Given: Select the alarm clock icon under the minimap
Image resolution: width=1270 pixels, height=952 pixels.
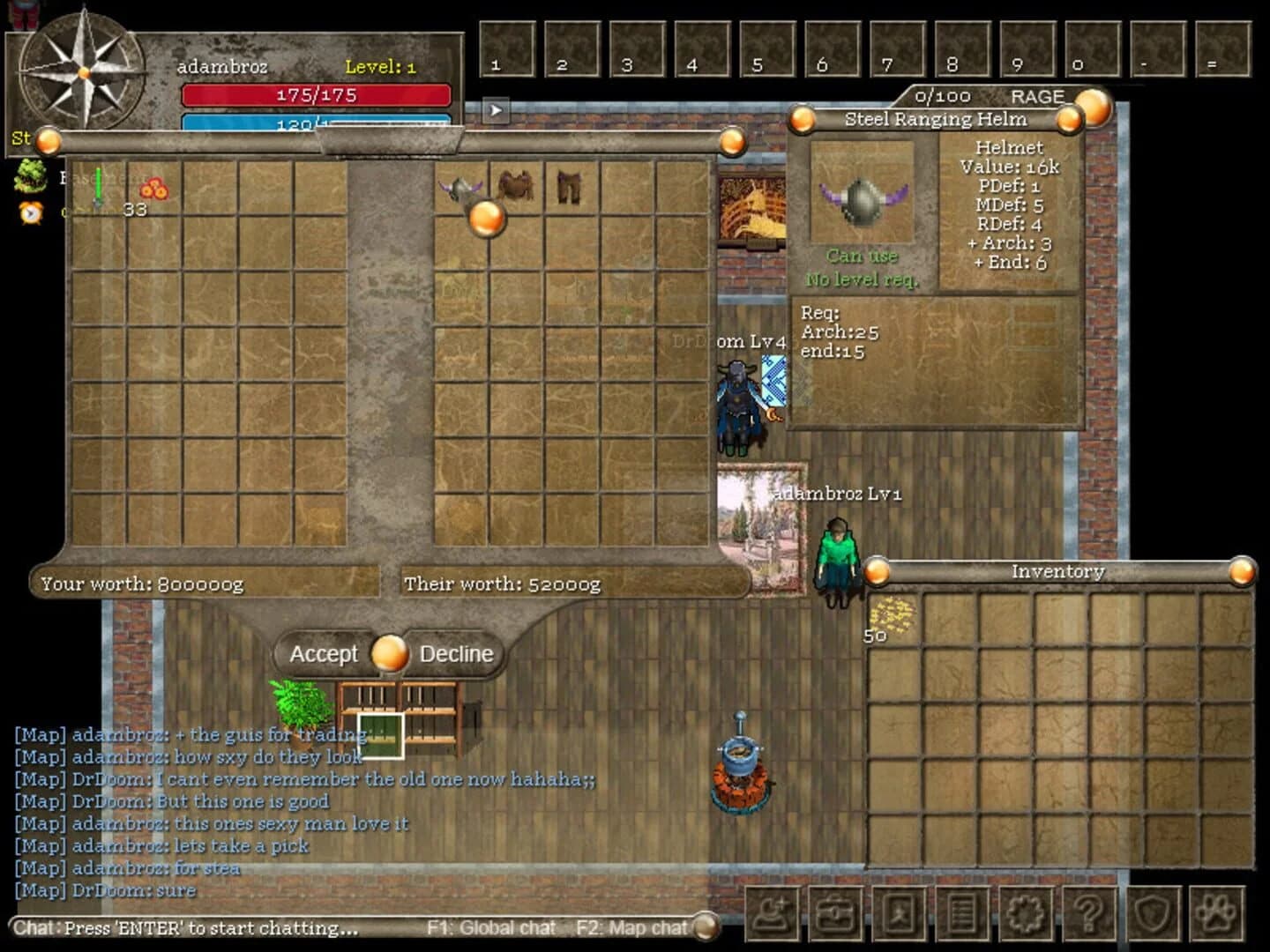Looking at the screenshot, I should pos(28,213).
